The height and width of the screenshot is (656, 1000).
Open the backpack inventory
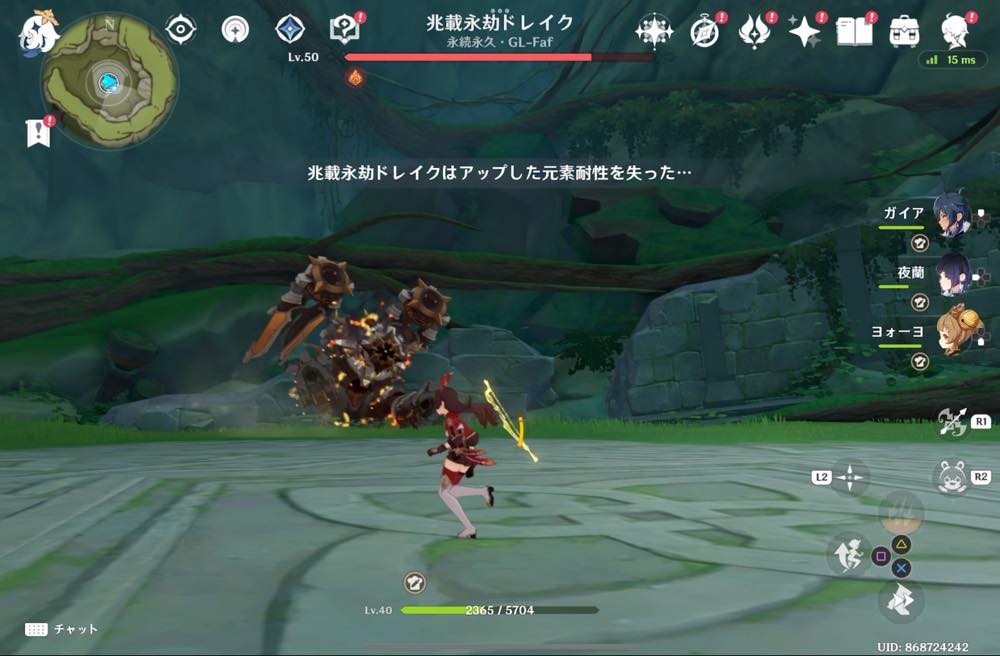coord(904,32)
